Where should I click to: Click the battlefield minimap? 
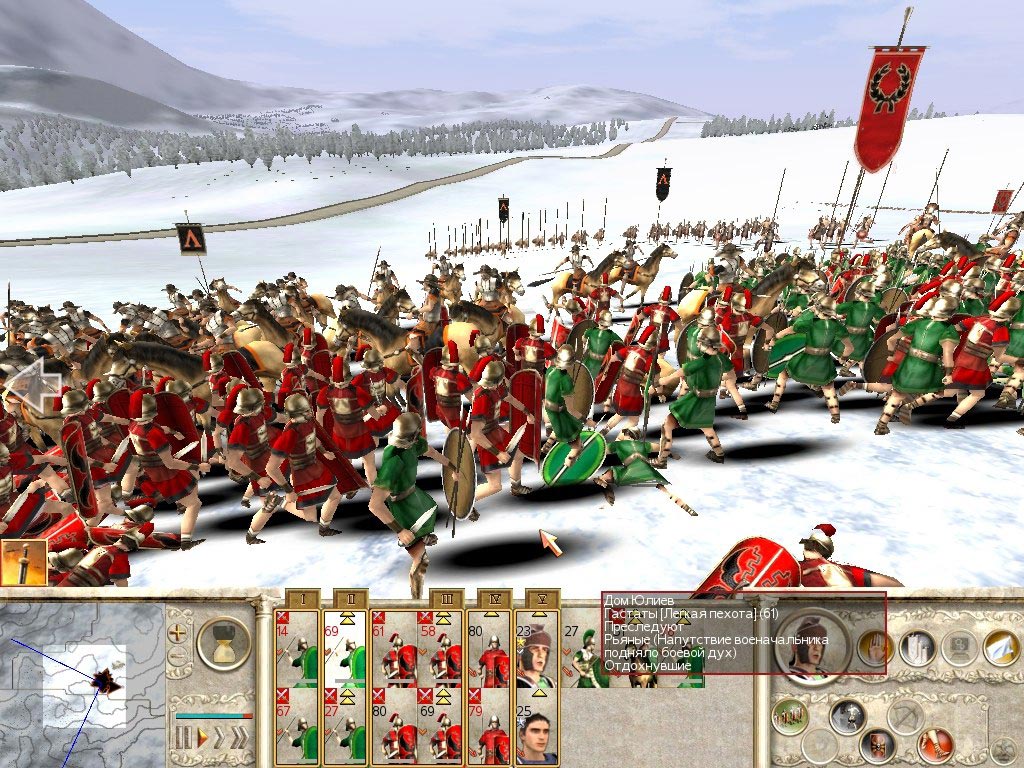coord(82,685)
